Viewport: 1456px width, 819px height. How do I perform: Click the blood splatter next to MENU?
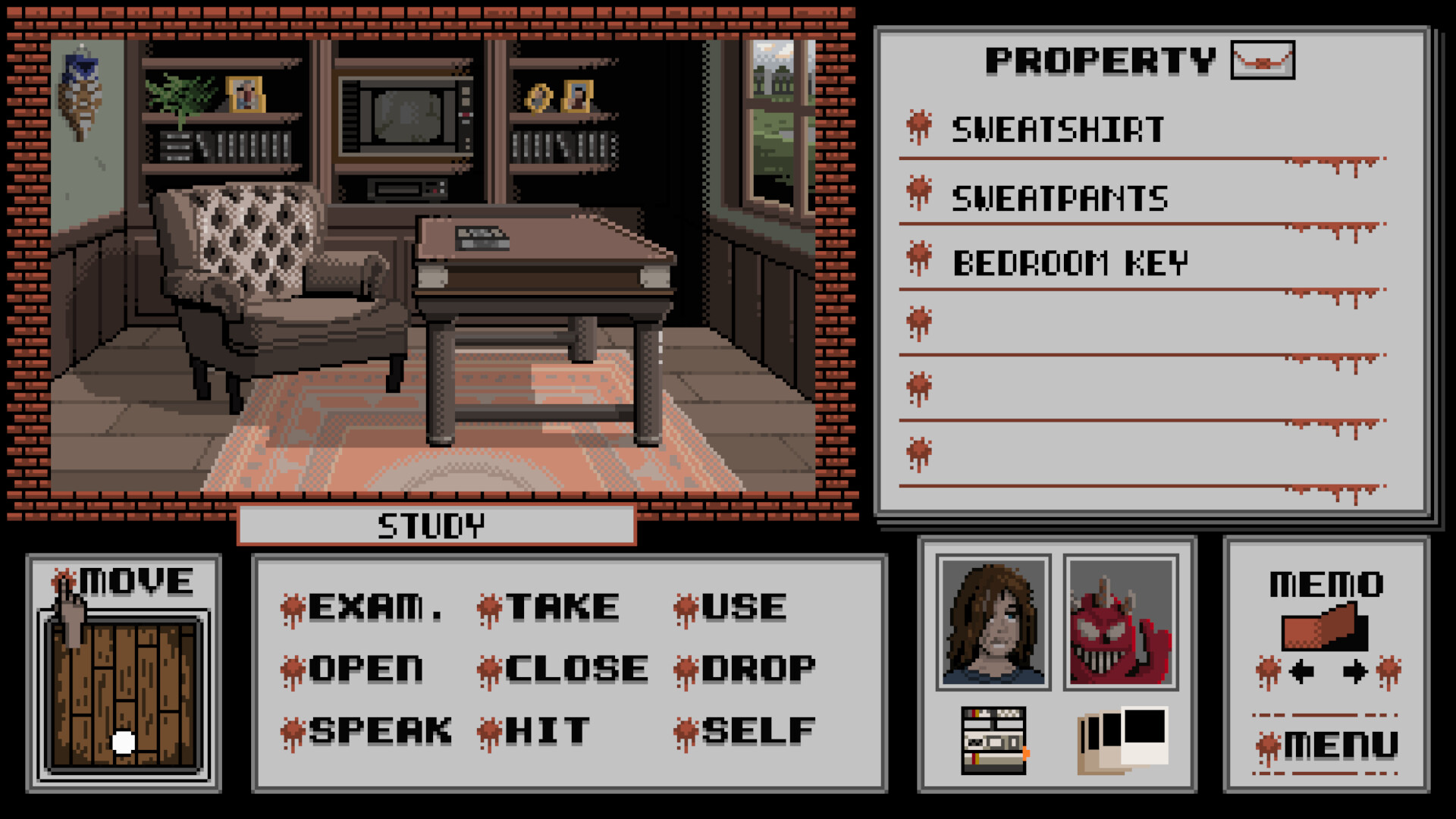(1268, 745)
